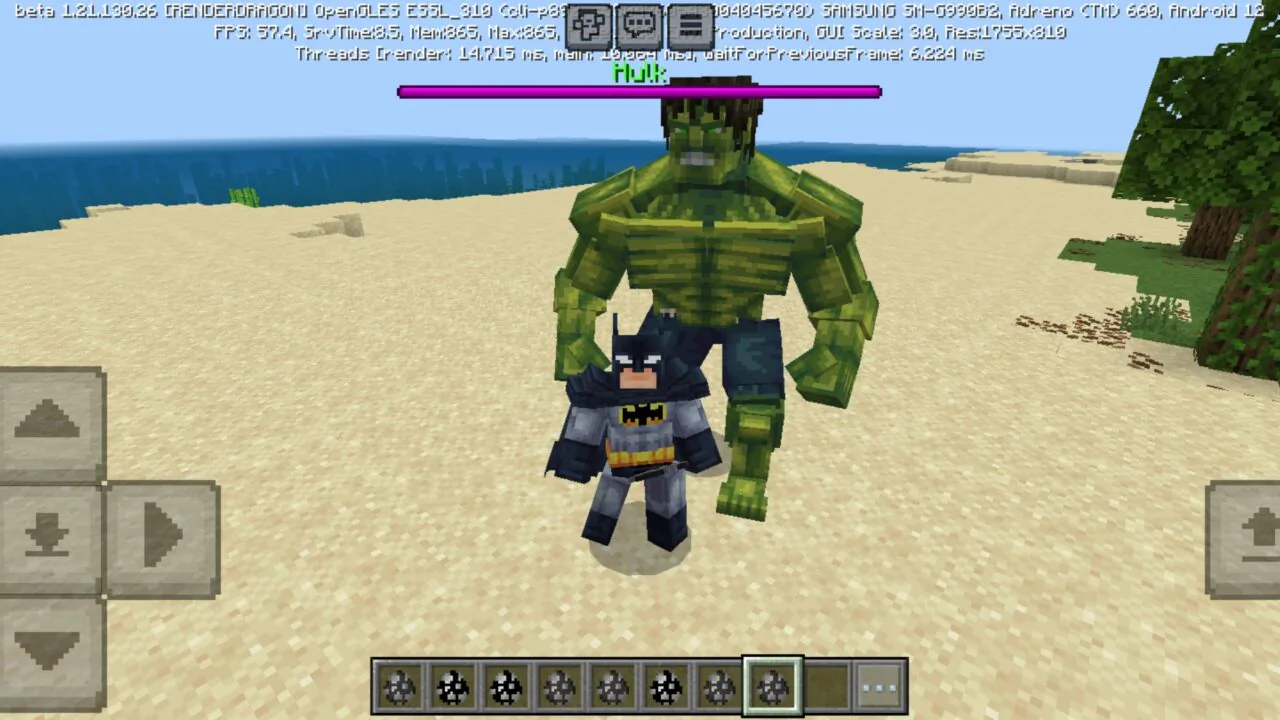Tap the Hulk mob

700,230
